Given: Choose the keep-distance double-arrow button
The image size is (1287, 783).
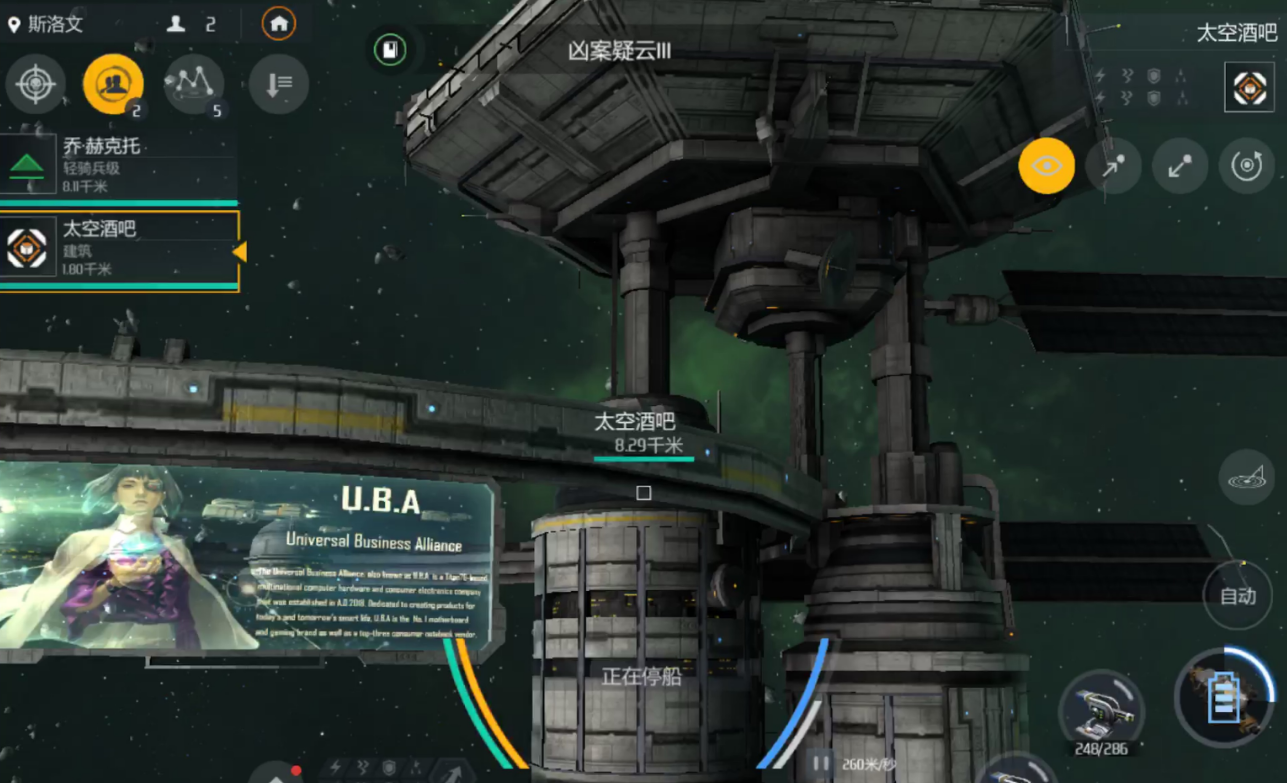Looking at the screenshot, I should tap(1180, 166).
